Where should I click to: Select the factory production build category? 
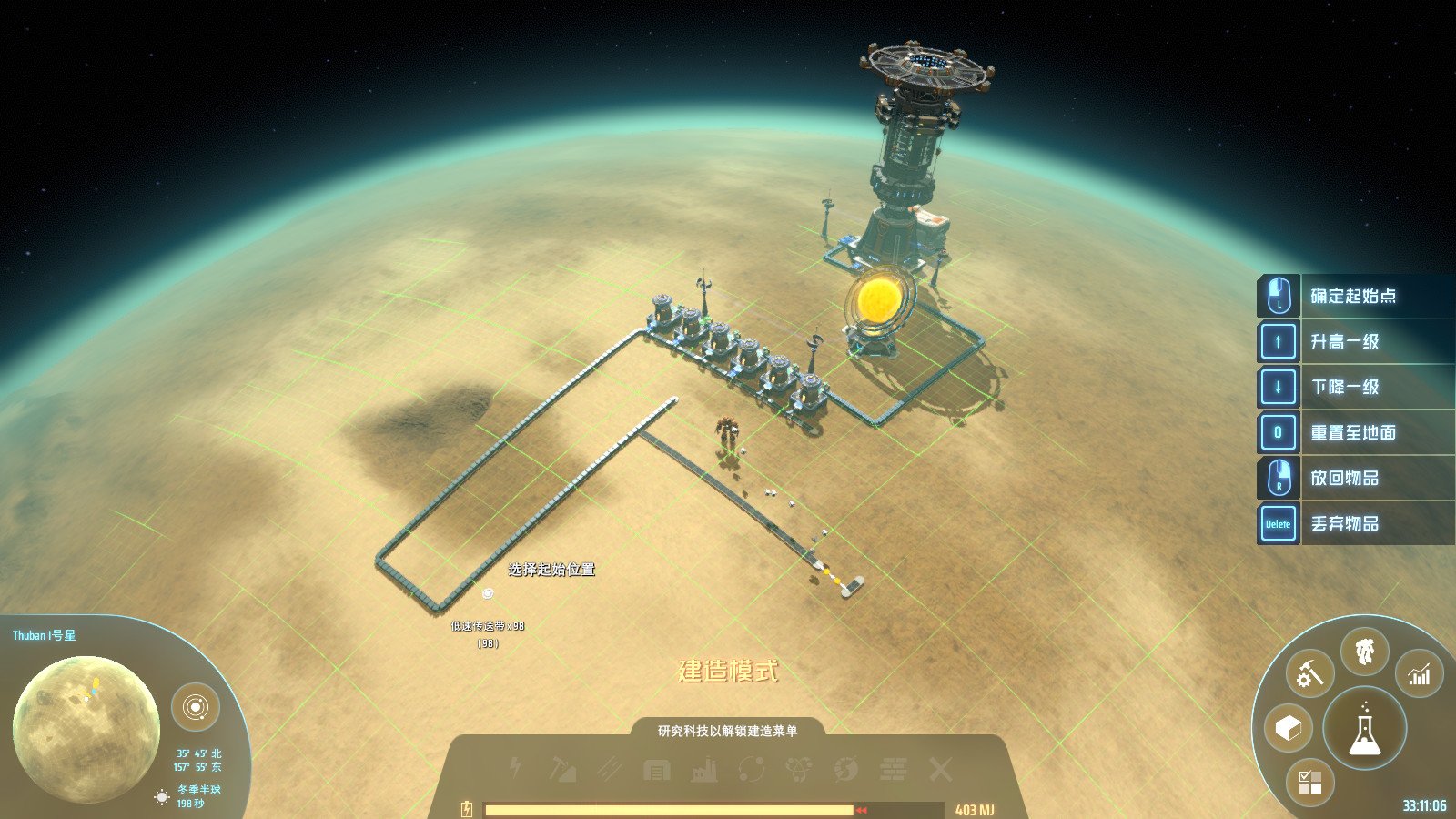click(705, 769)
